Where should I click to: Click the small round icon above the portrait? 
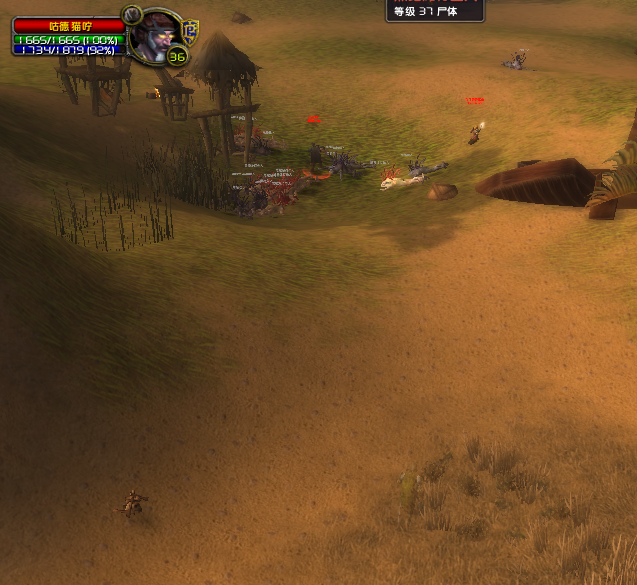[130, 14]
